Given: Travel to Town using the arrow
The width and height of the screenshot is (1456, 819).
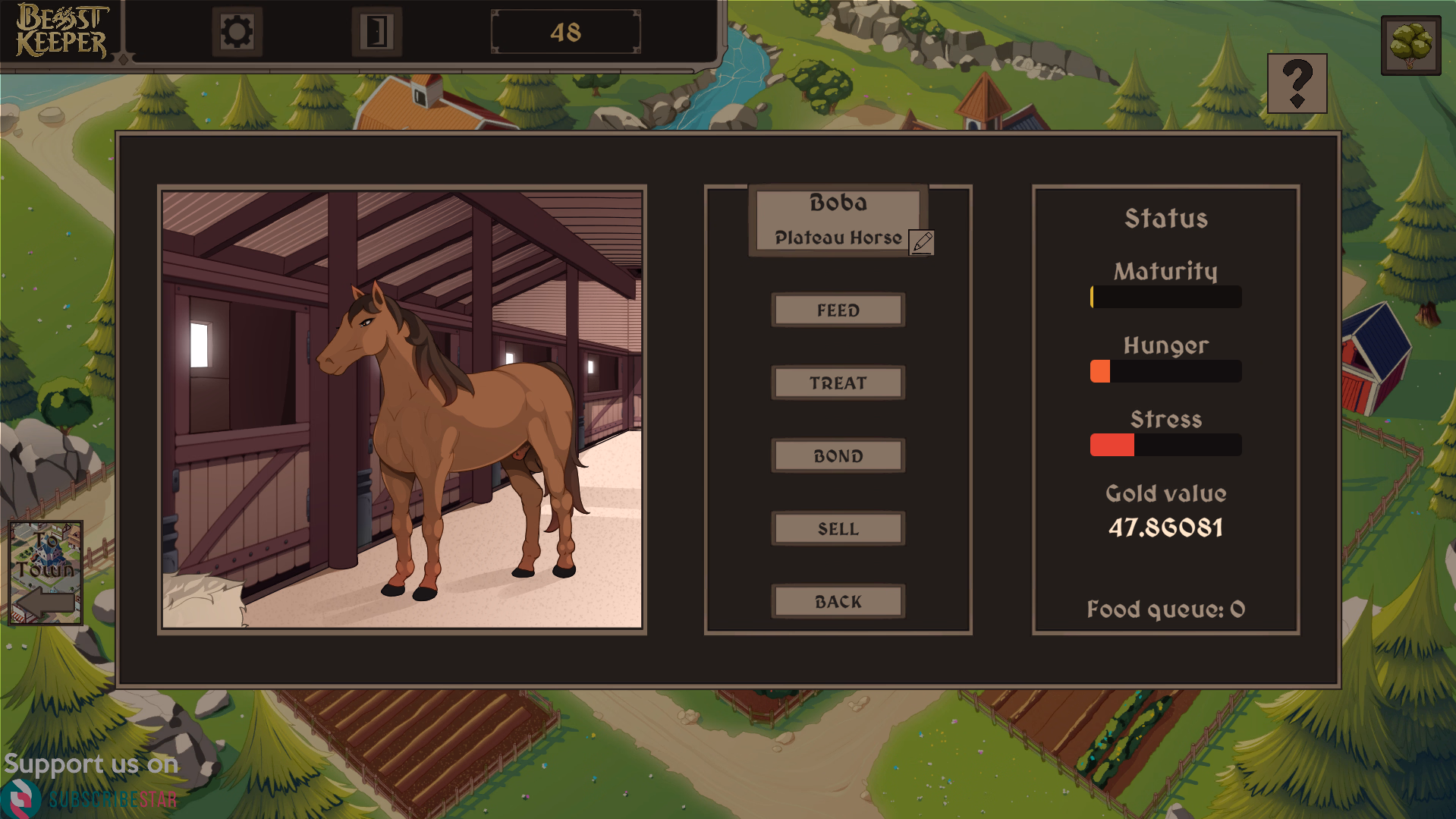Looking at the screenshot, I should point(46,573).
